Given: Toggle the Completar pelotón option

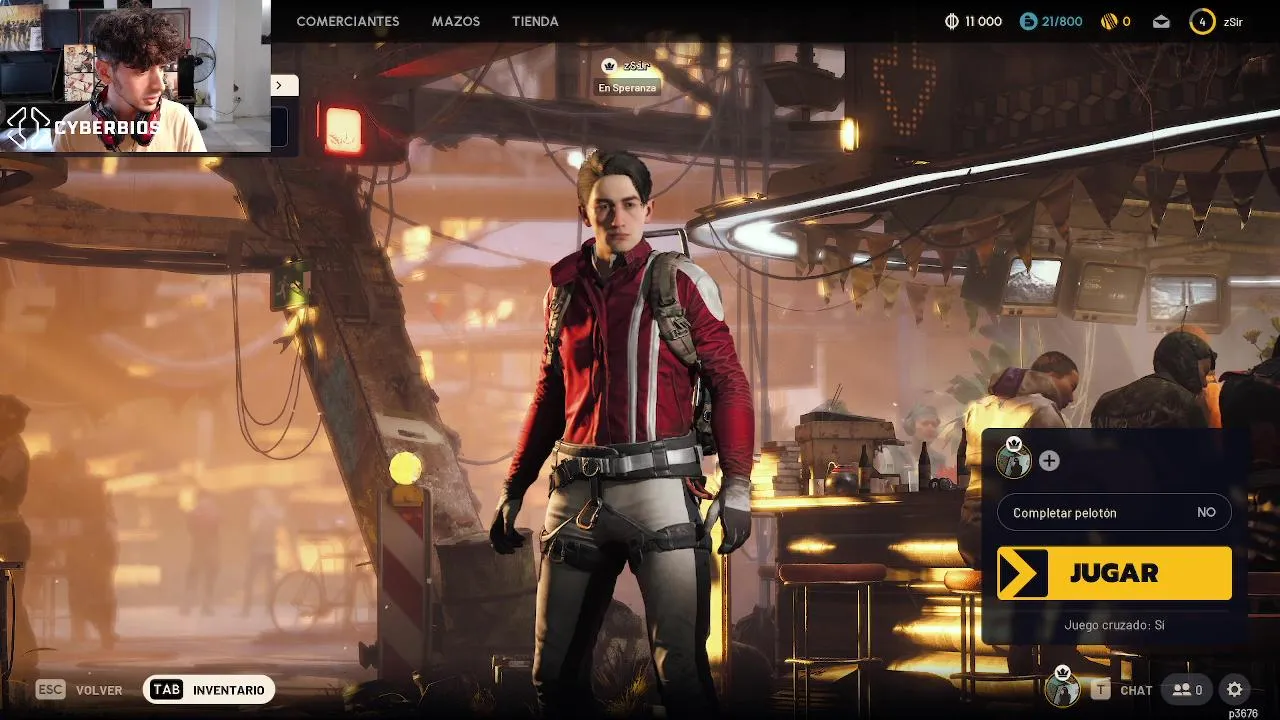Looking at the screenshot, I should tap(1114, 513).
